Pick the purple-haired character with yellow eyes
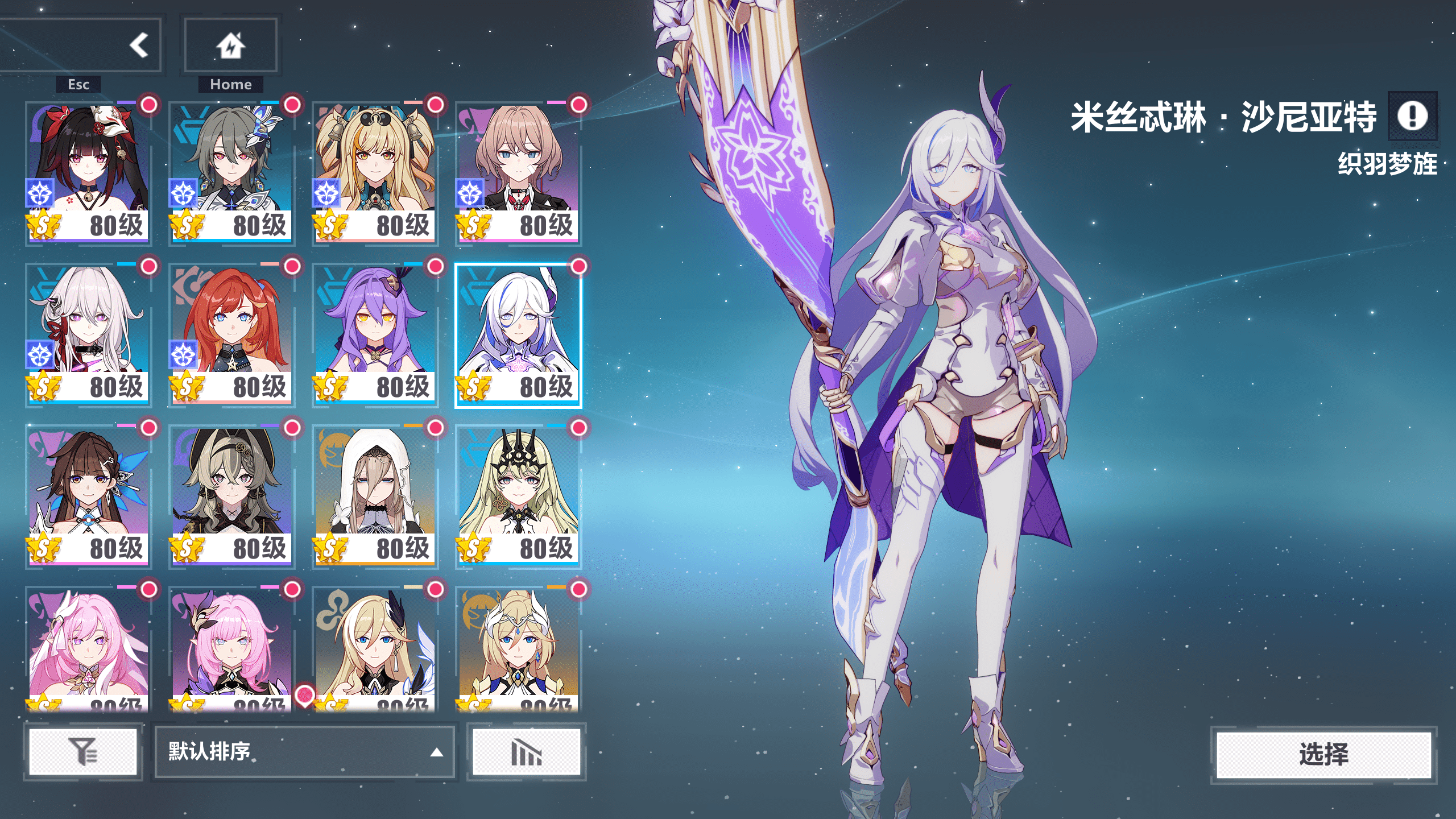This screenshot has height=819, width=1456. pyautogui.click(x=375, y=333)
